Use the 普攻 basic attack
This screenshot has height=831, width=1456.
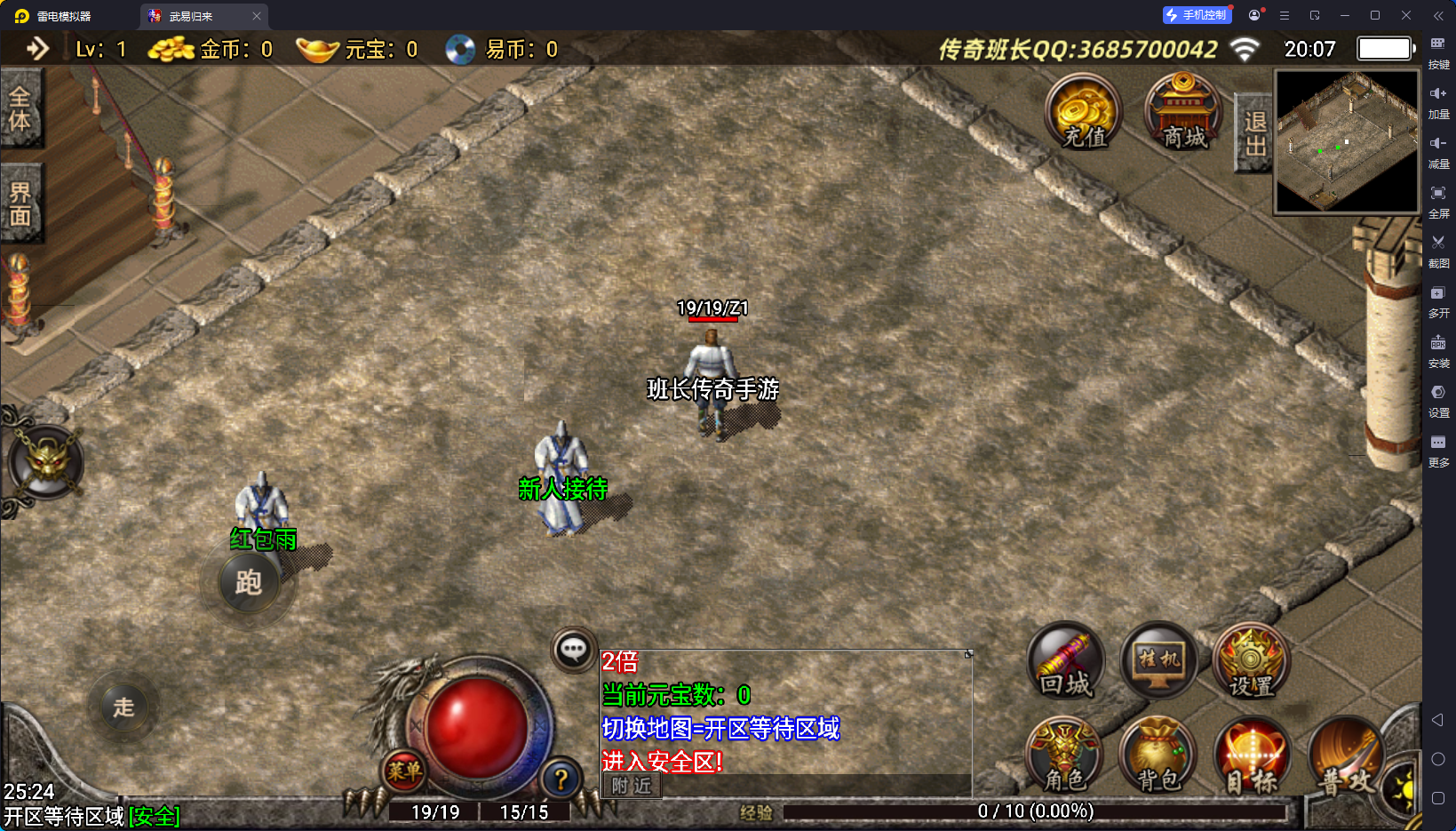click(x=1347, y=757)
